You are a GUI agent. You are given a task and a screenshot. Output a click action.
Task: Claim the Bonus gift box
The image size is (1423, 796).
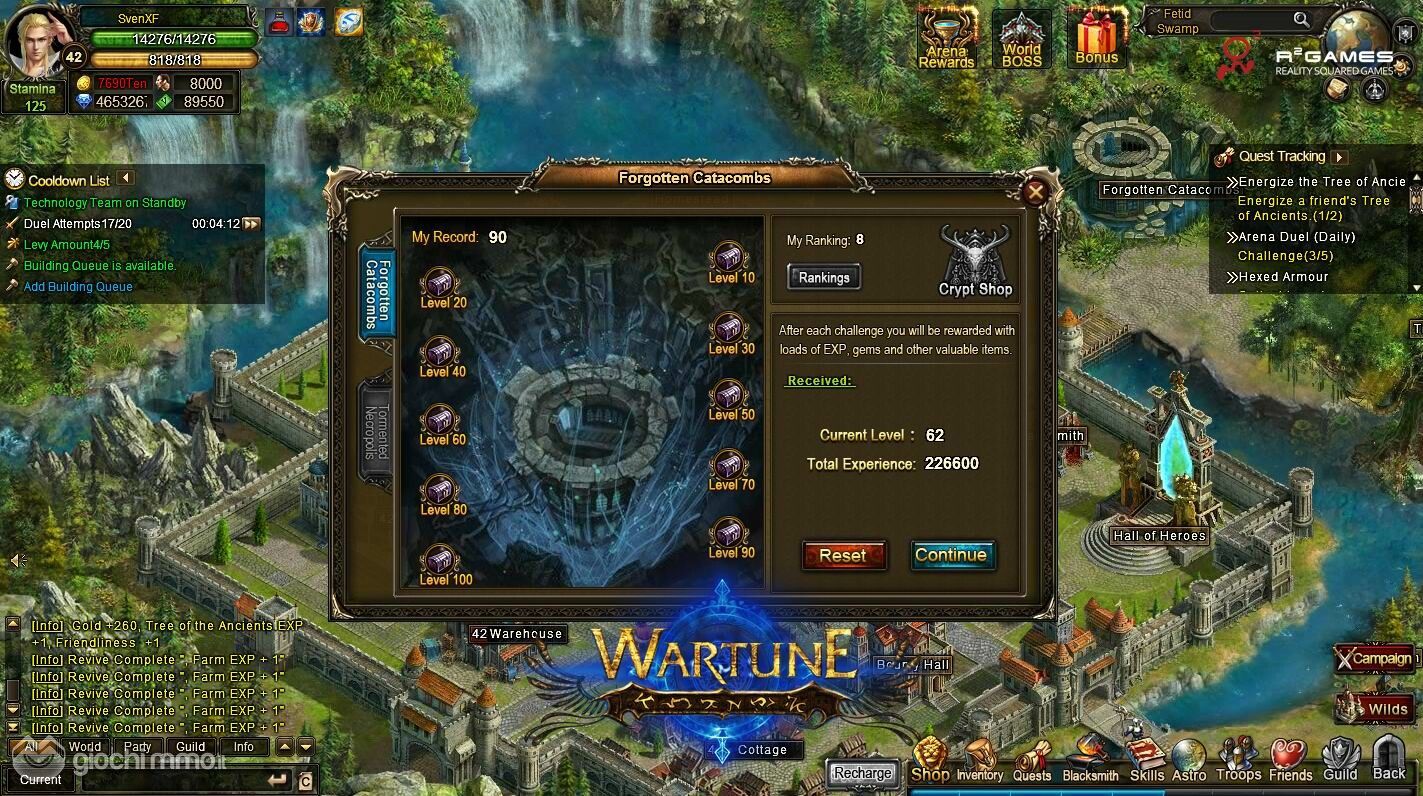pos(1096,39)
